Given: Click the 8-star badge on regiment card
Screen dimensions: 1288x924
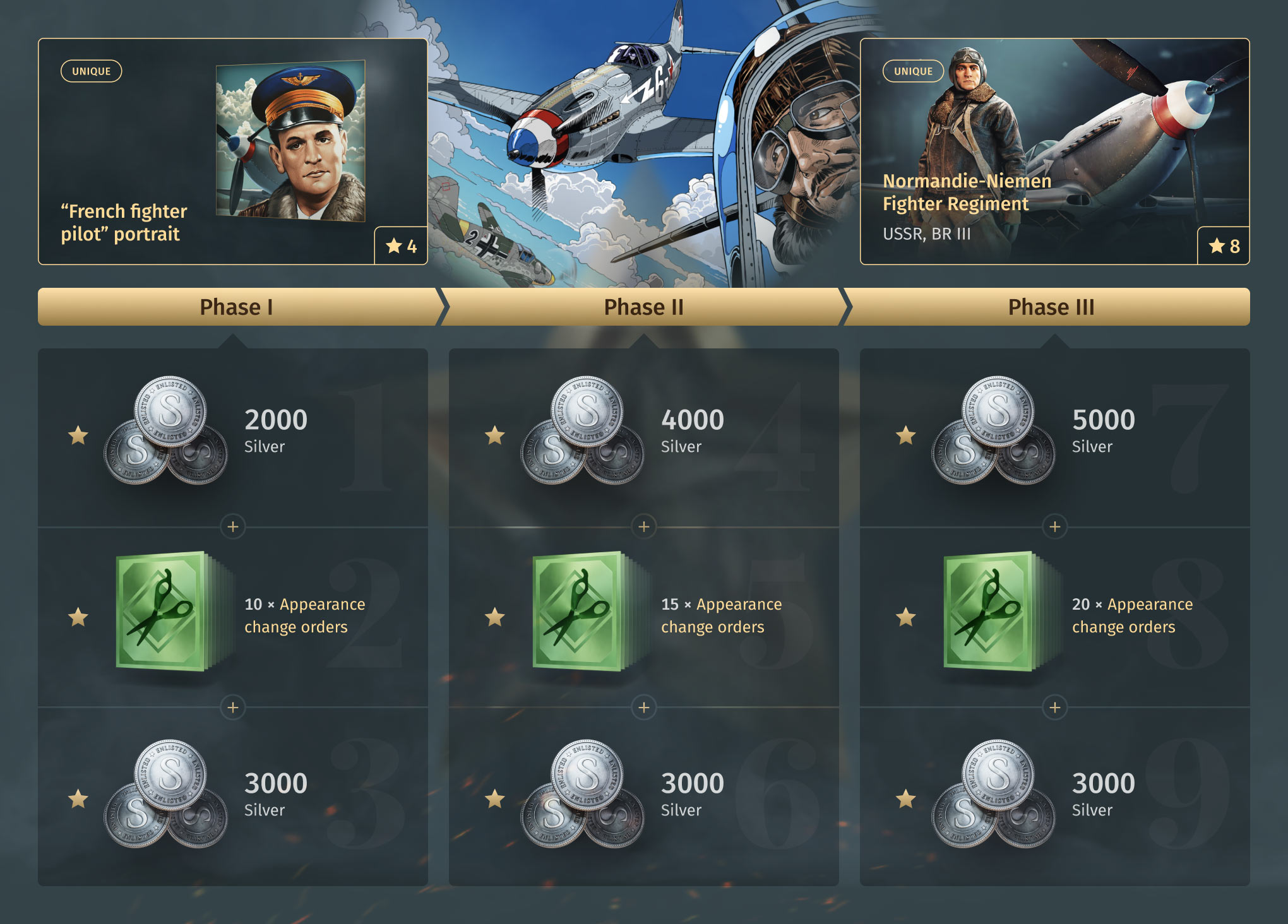Looking at the screenshot, I should coord(1224,246).
